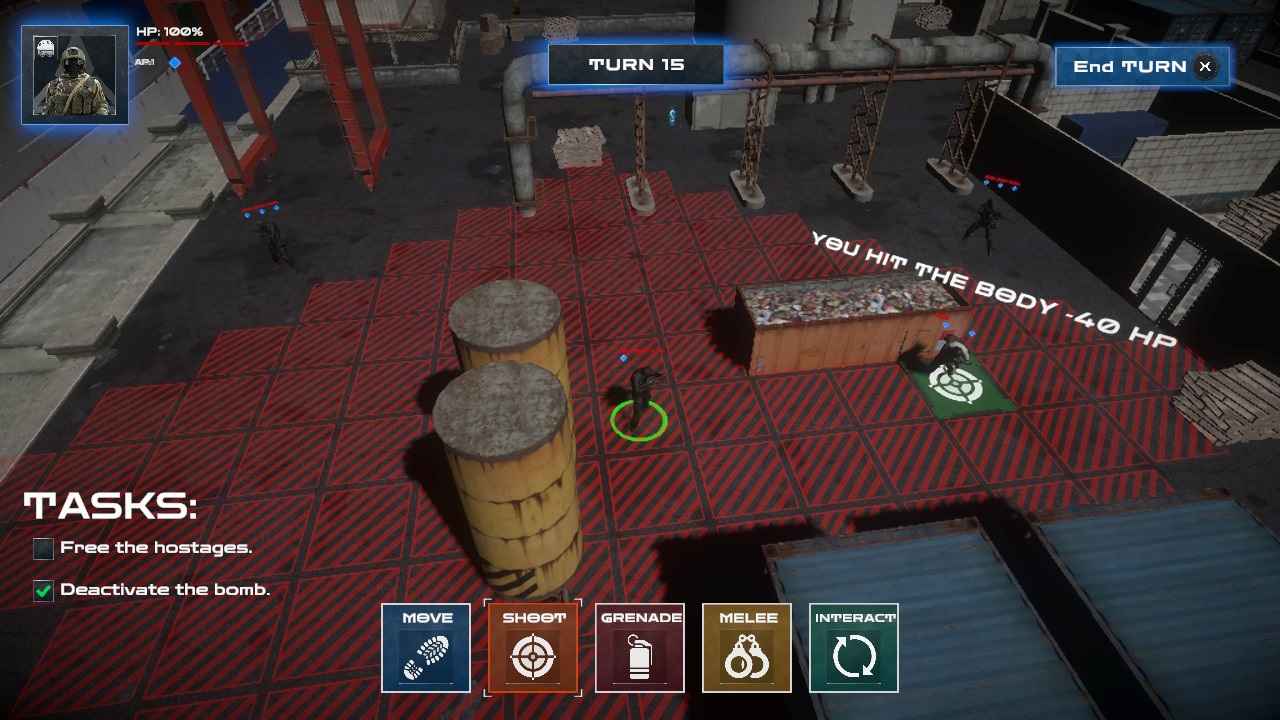The image size is (1280, 720).
Task: Click the Turn 15 banner
Action: coord(635,63)
